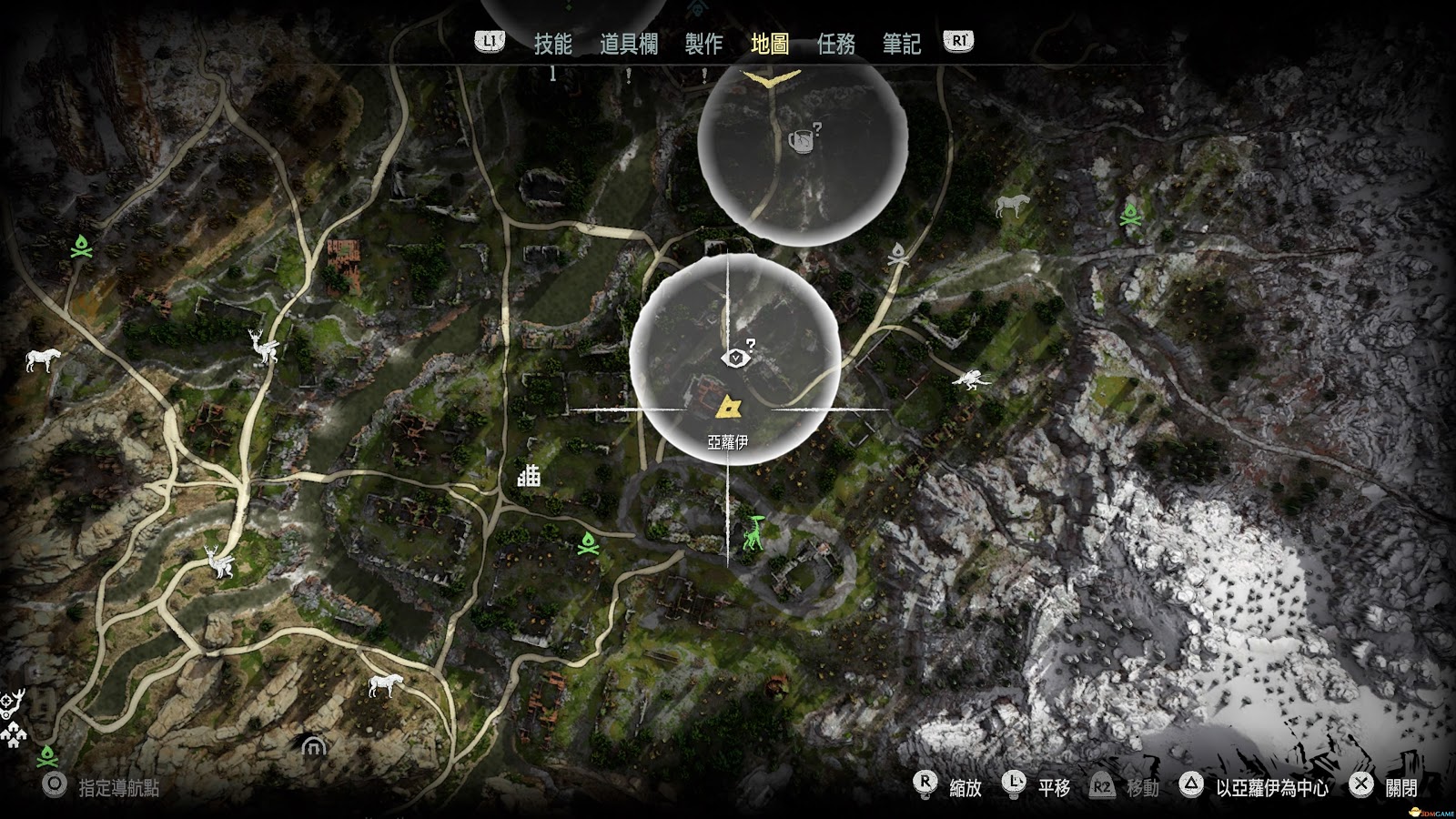Select the mug collectible marker with question mark

coord(801,142)
